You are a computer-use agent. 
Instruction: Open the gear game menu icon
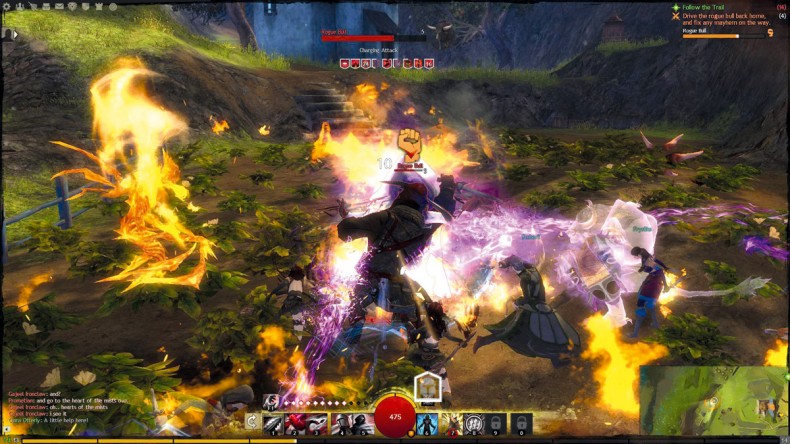pyautogui.click(x=8, y=6)
